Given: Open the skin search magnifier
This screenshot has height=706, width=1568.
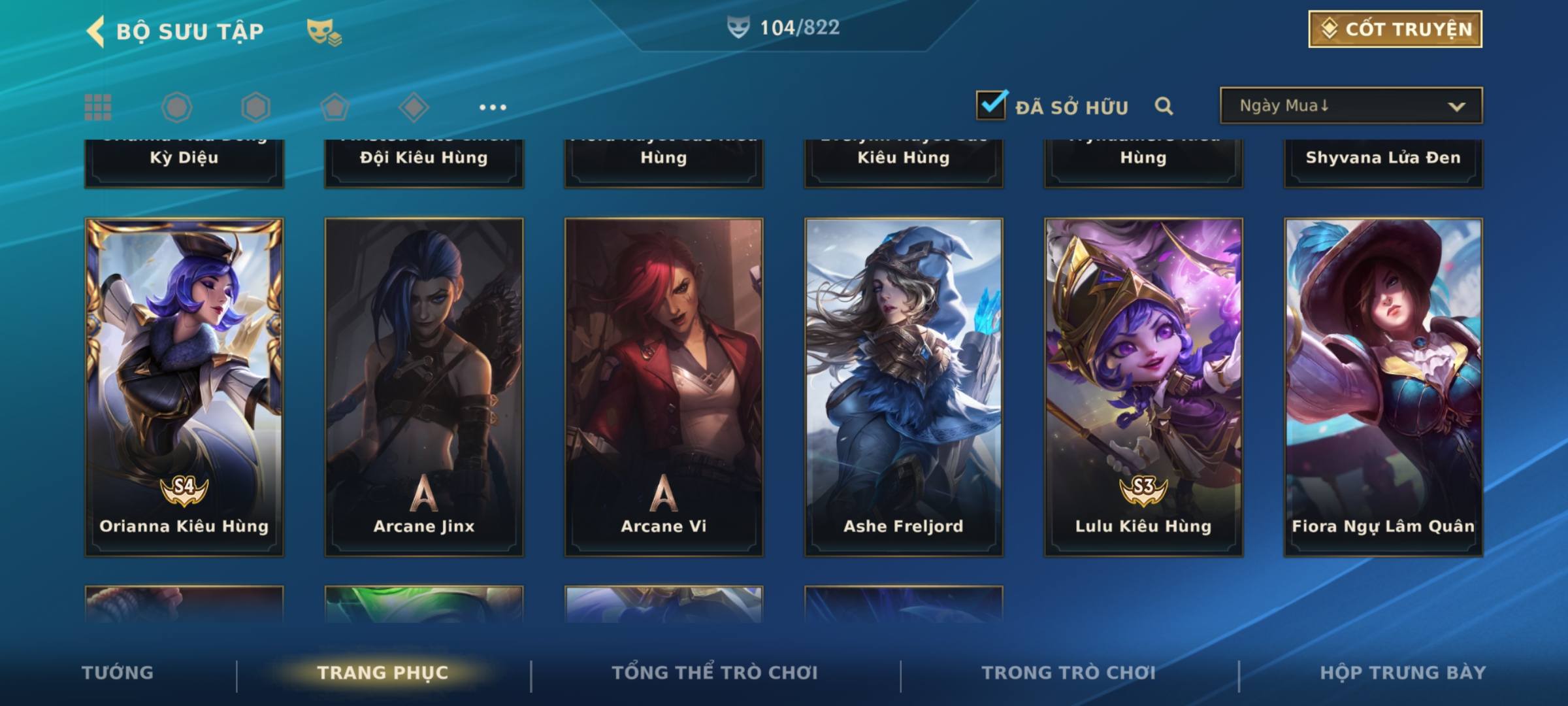Looking at the screenshot, I should 1164,106.
